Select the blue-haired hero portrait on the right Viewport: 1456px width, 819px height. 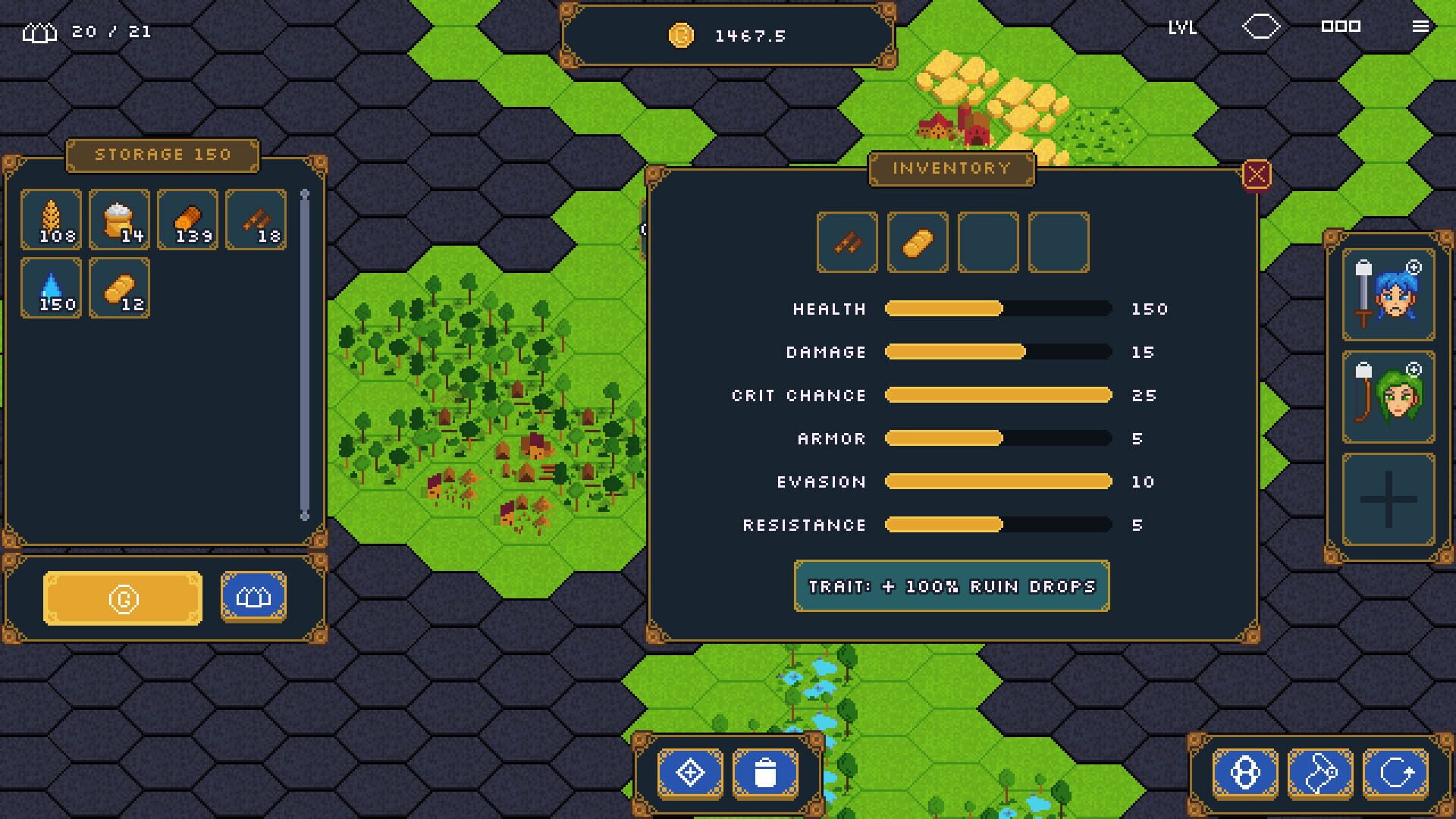[x=1387, y=296]
